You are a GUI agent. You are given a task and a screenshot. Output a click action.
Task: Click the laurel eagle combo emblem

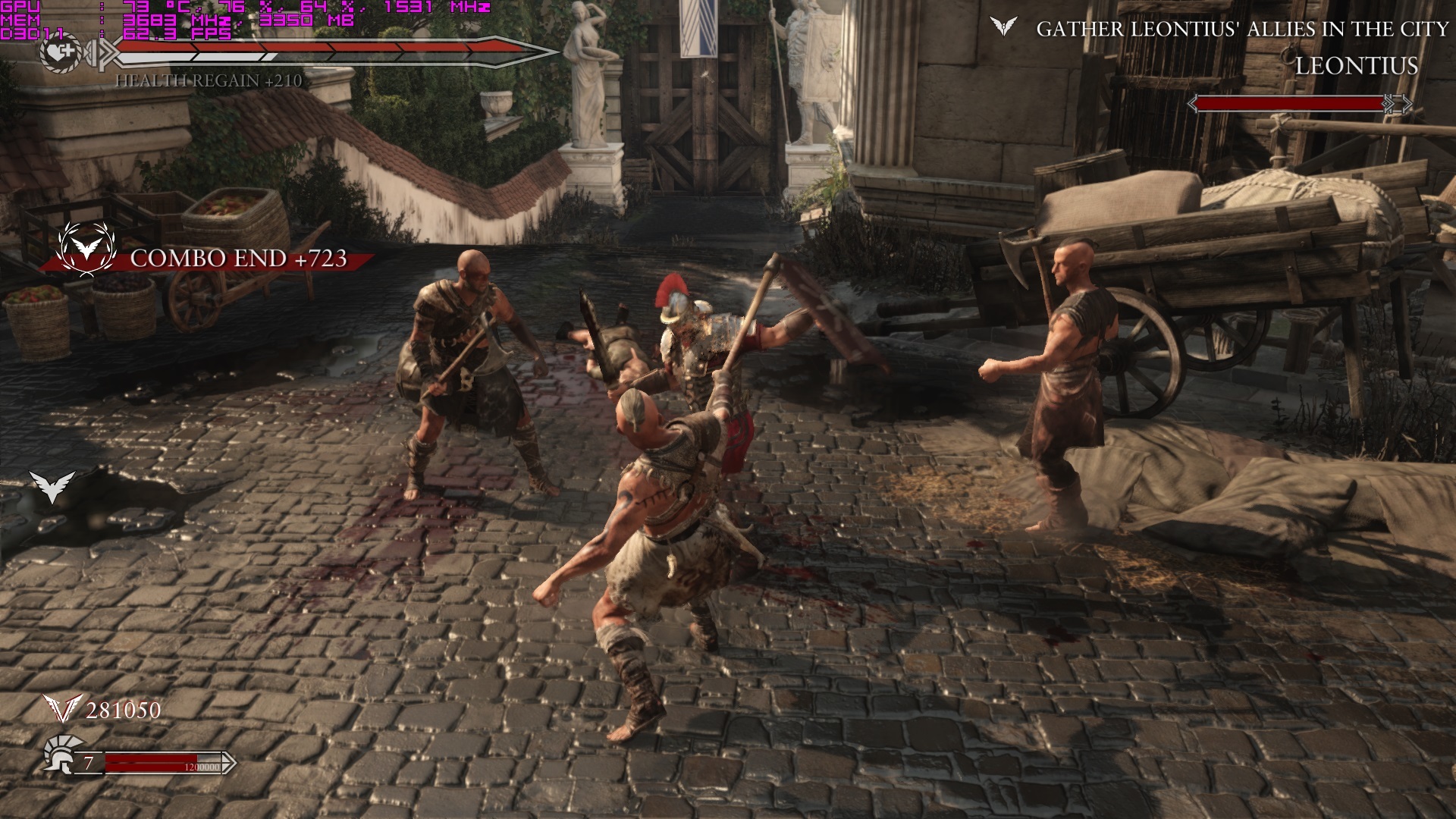86,248
